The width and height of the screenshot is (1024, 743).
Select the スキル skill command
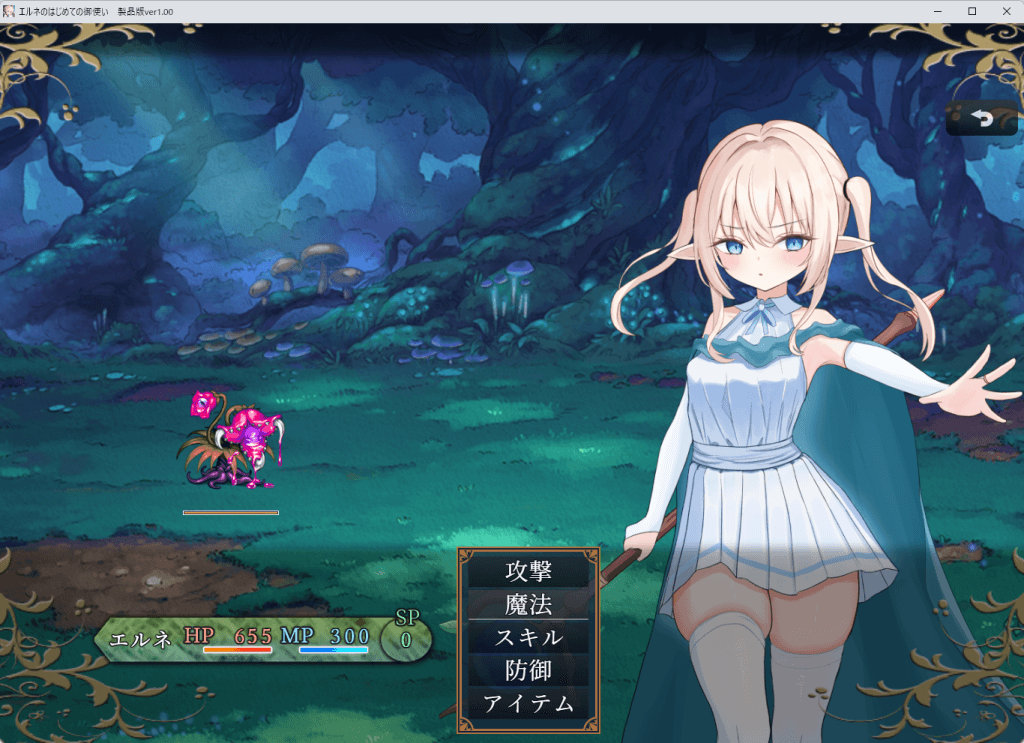point(528,637)
